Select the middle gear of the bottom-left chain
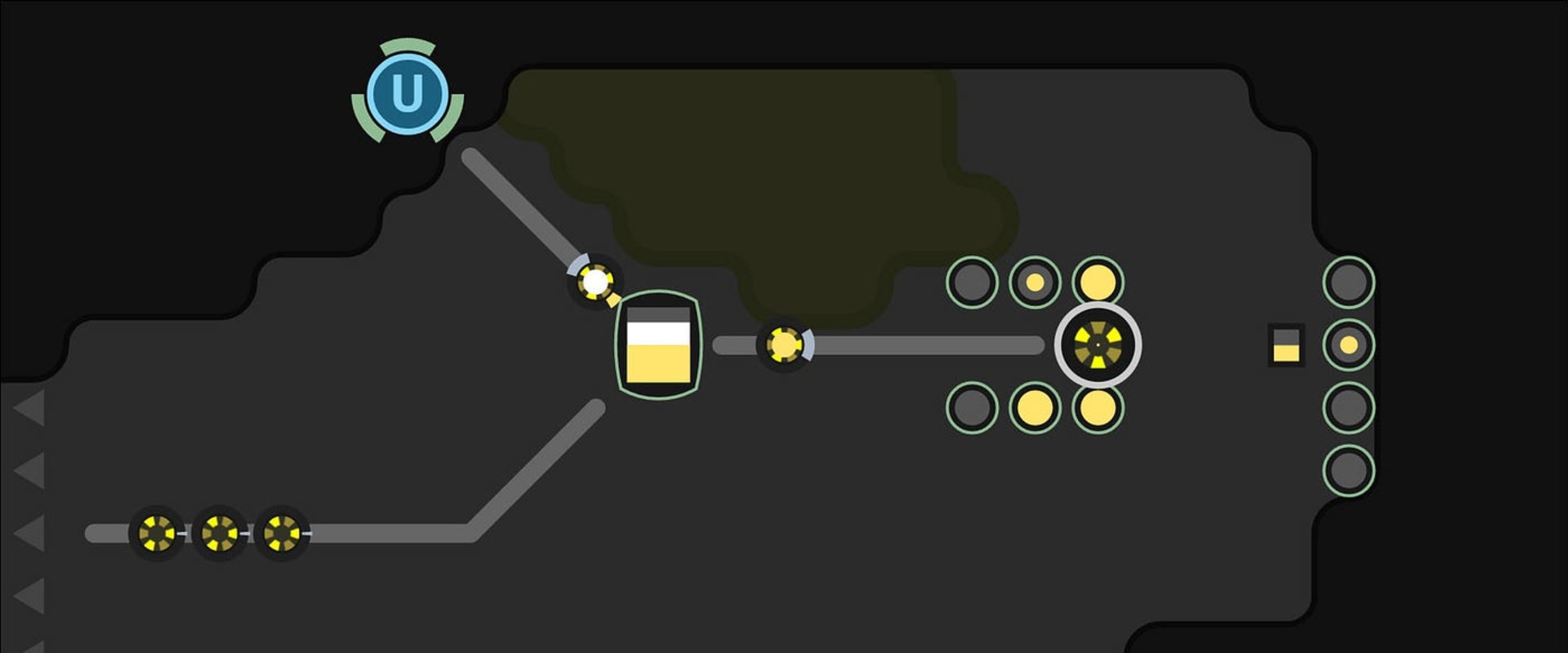 point(219,535)
